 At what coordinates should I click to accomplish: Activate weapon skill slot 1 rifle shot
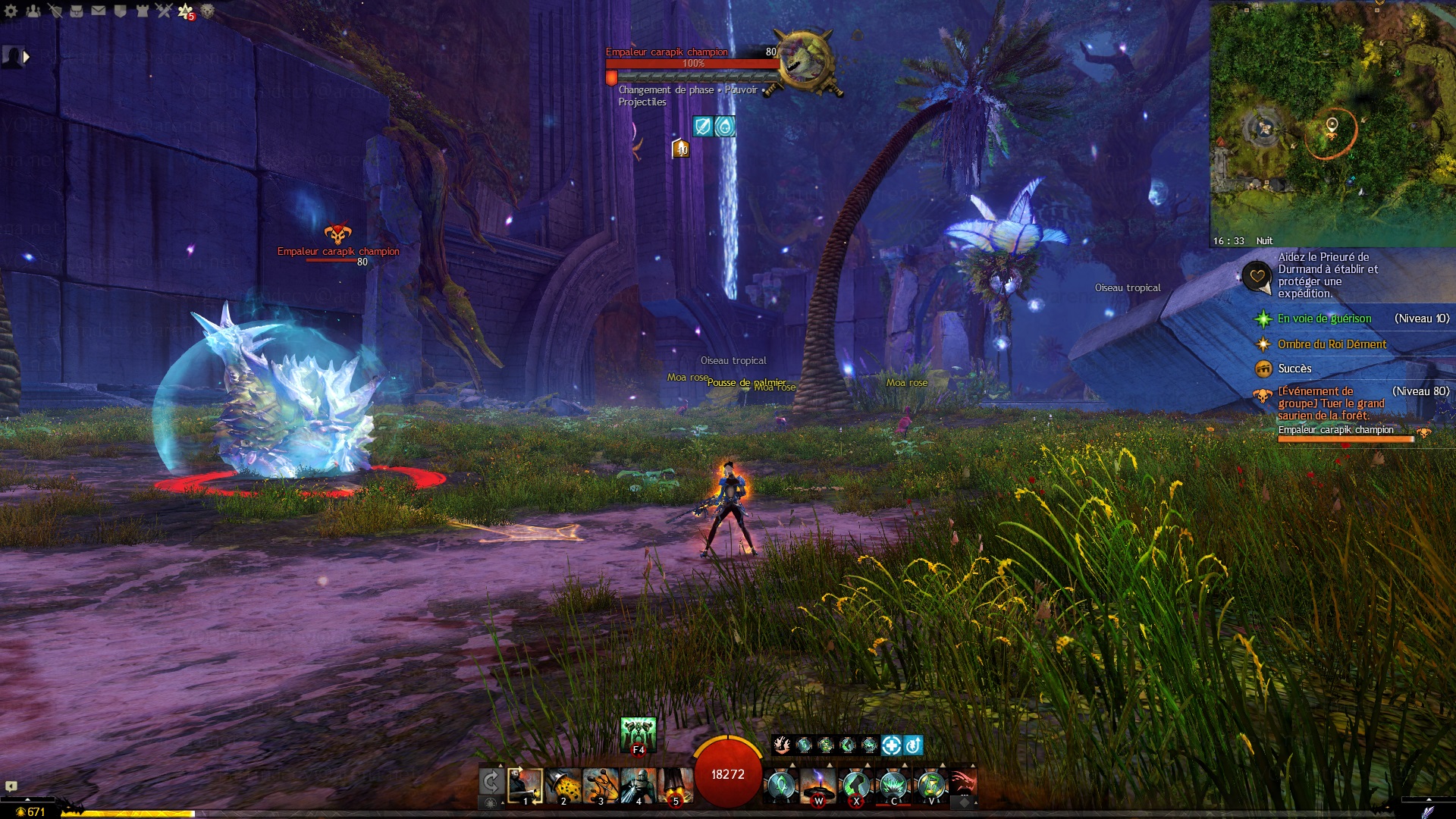click(525, 786)
